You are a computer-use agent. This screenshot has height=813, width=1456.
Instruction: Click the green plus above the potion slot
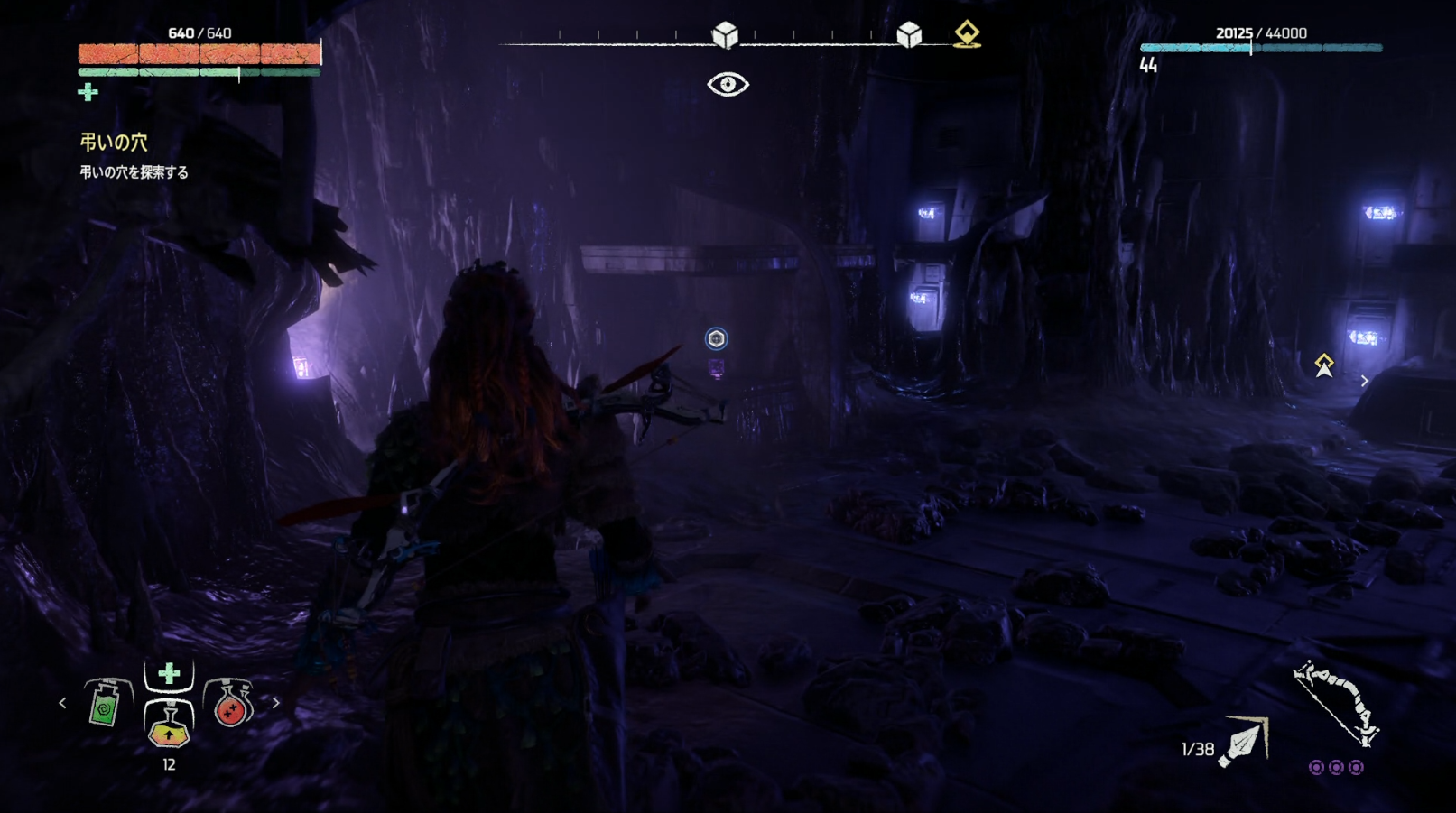click(x=169, y=673)
